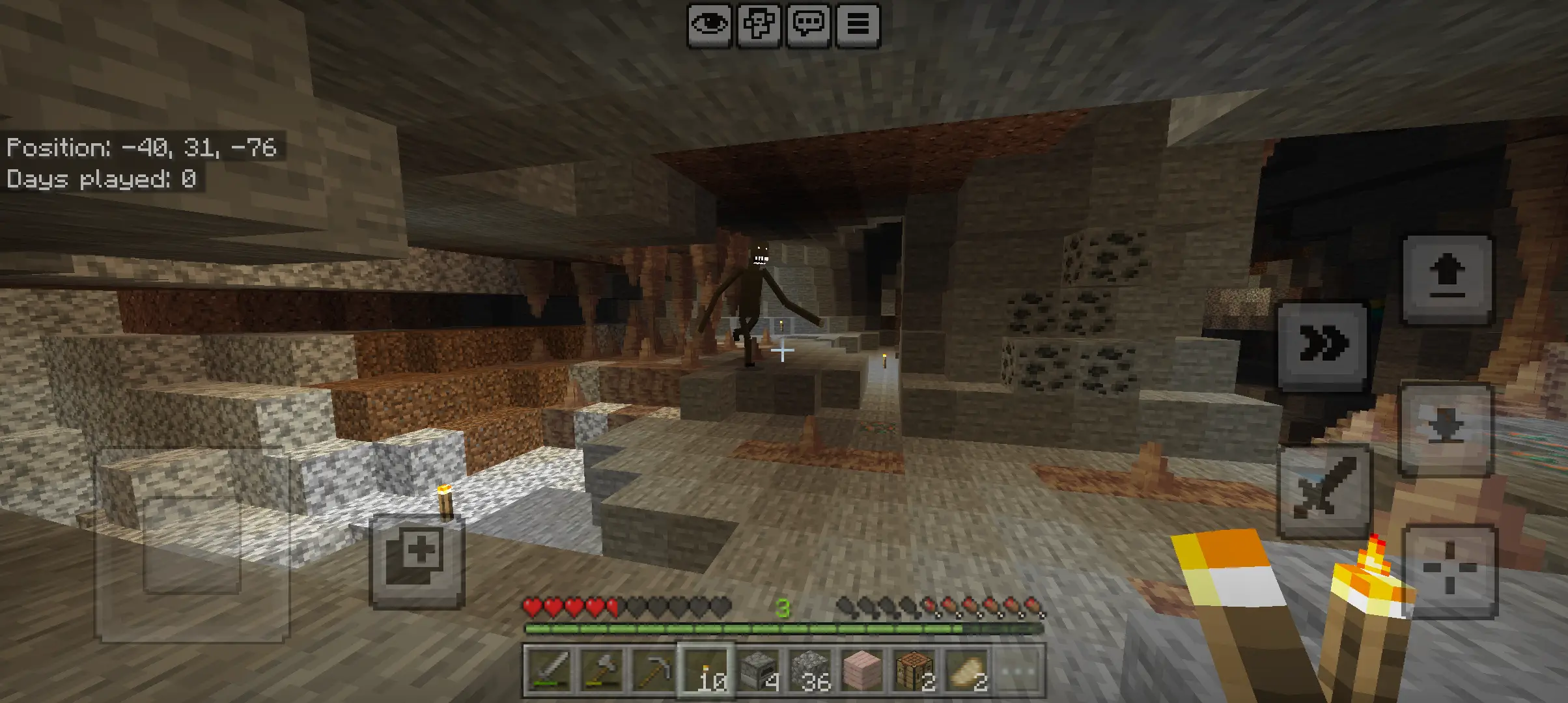Image resolution: width=1568 pixels, height=703 pixels.
Task: Tap the sneak down-arrow button
Action: (1446, 430)
